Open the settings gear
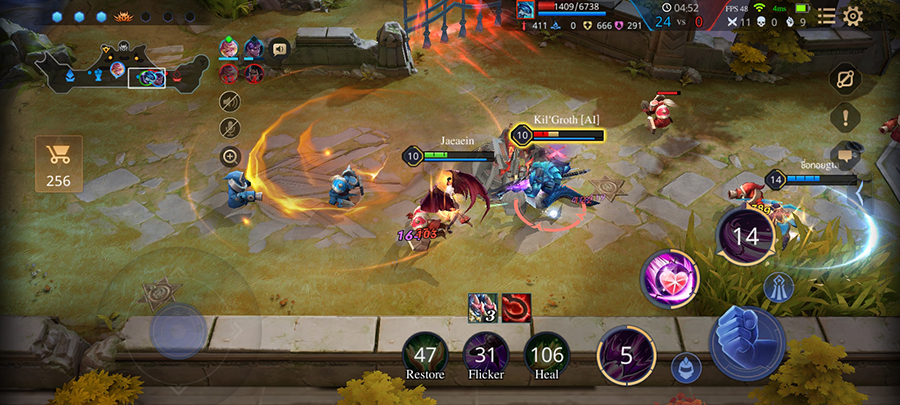The image size is (900, 405). point(853,16)
